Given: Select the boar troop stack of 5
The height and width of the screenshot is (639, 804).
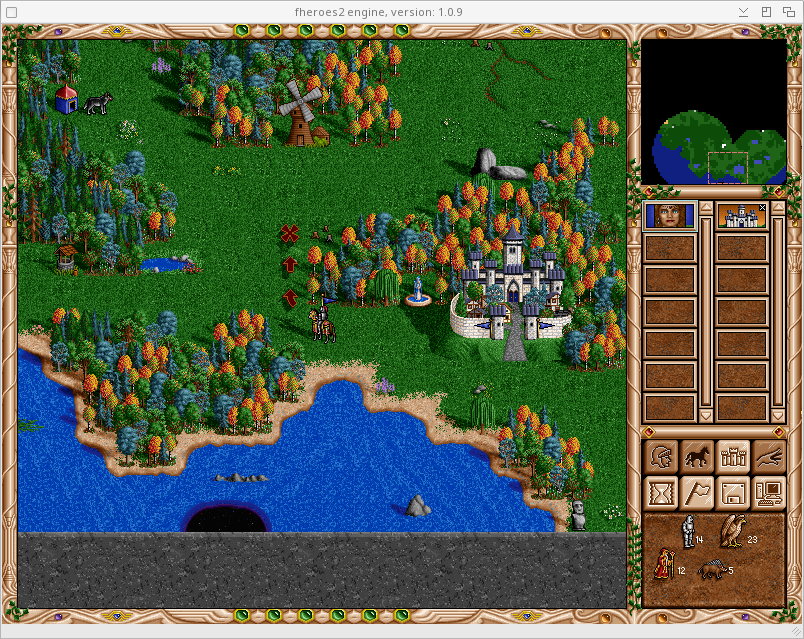Looking at the screenshot, I should click(x=714, y=569).
